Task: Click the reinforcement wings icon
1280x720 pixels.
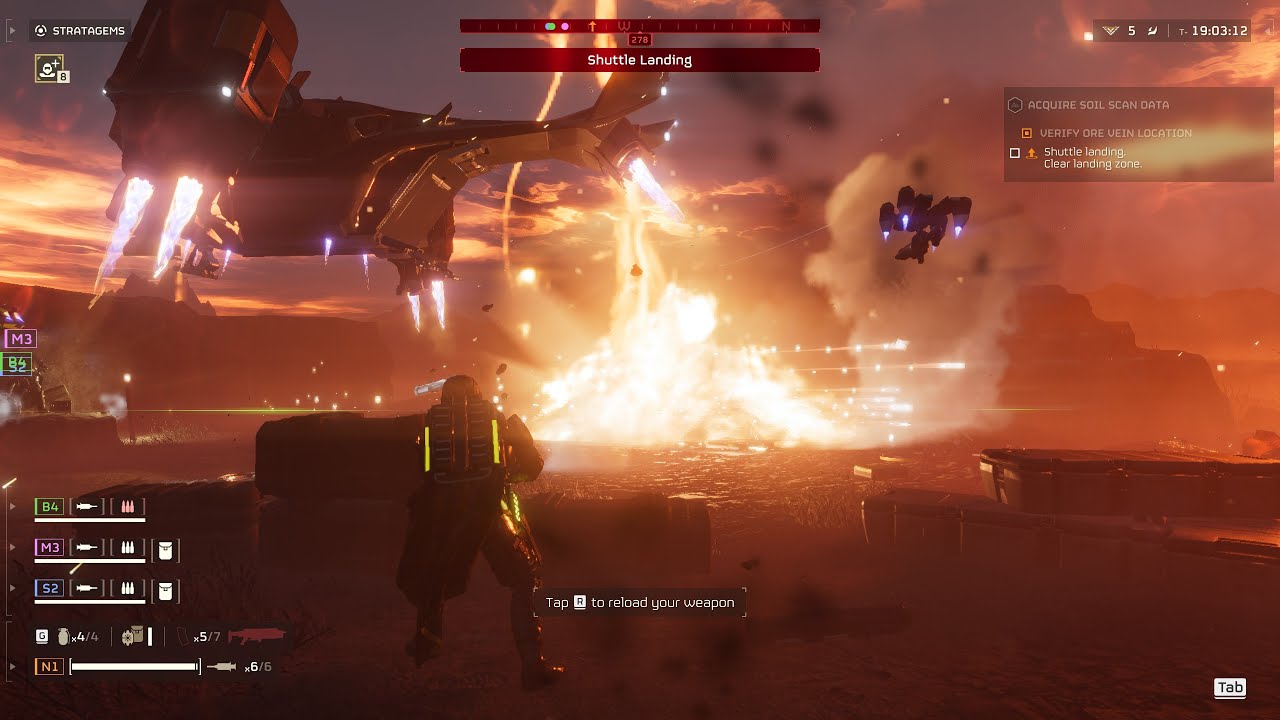Action: (x=1110, y=31)
